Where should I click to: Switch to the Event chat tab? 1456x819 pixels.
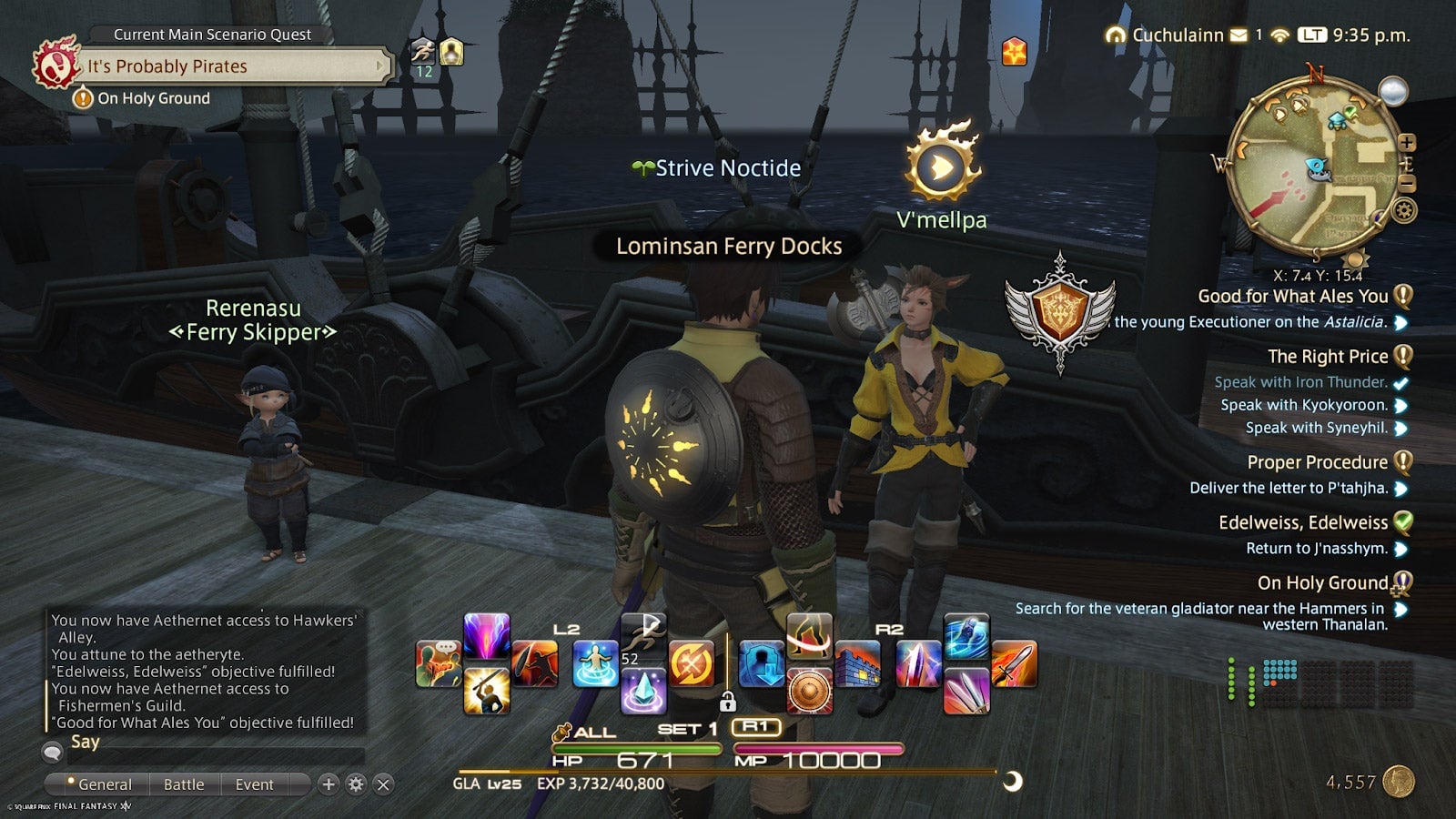(x=254, y=784)
